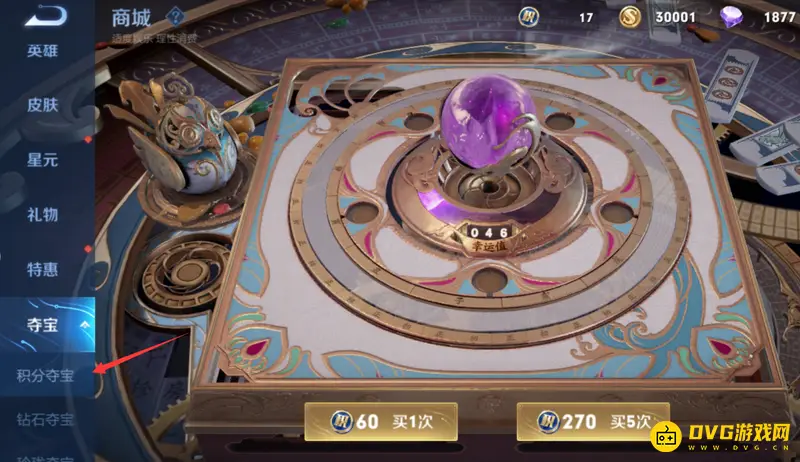Show the 特惠 deals tab

43,268
